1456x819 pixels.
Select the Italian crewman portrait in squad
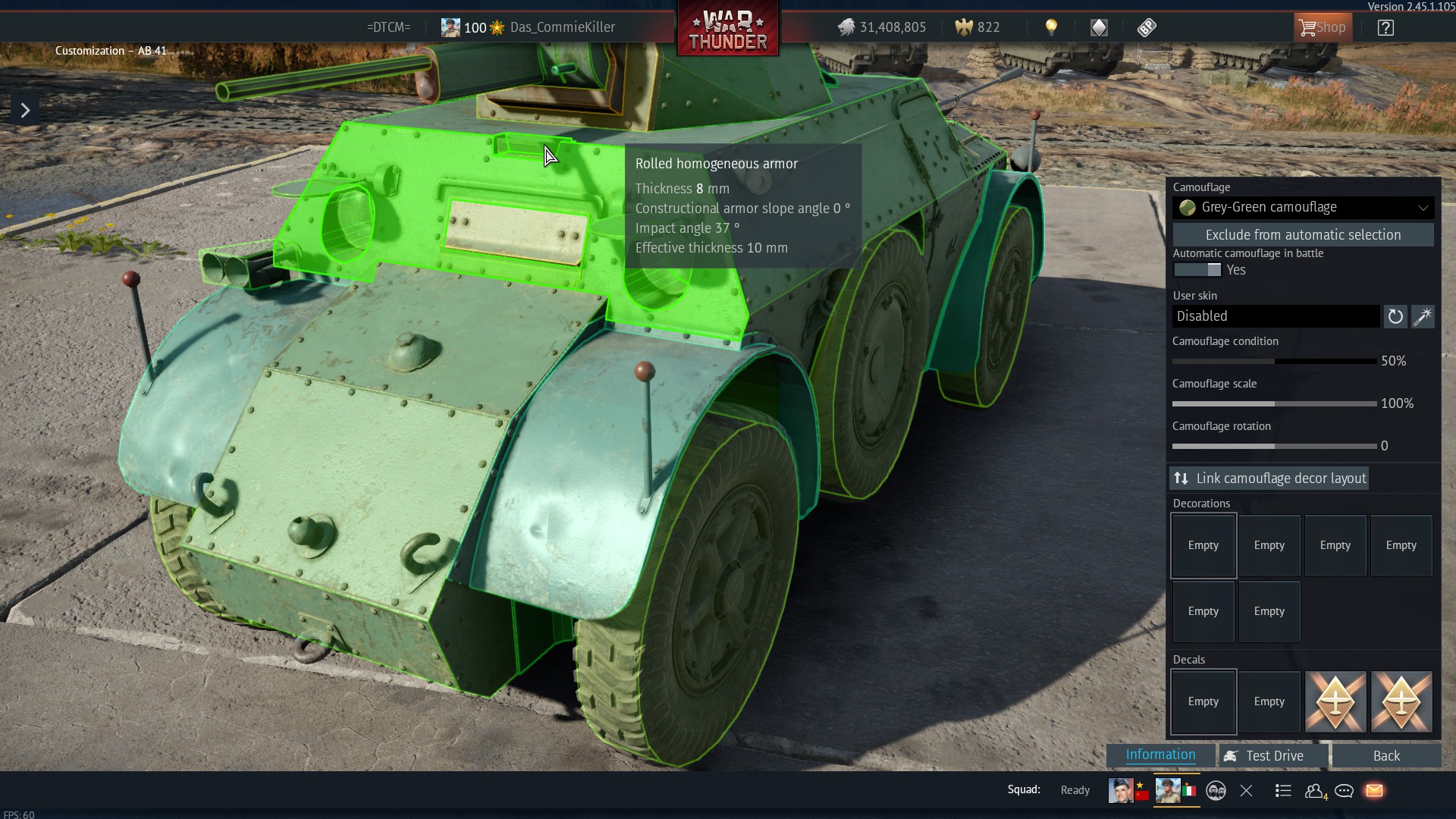pos(1168,790)
